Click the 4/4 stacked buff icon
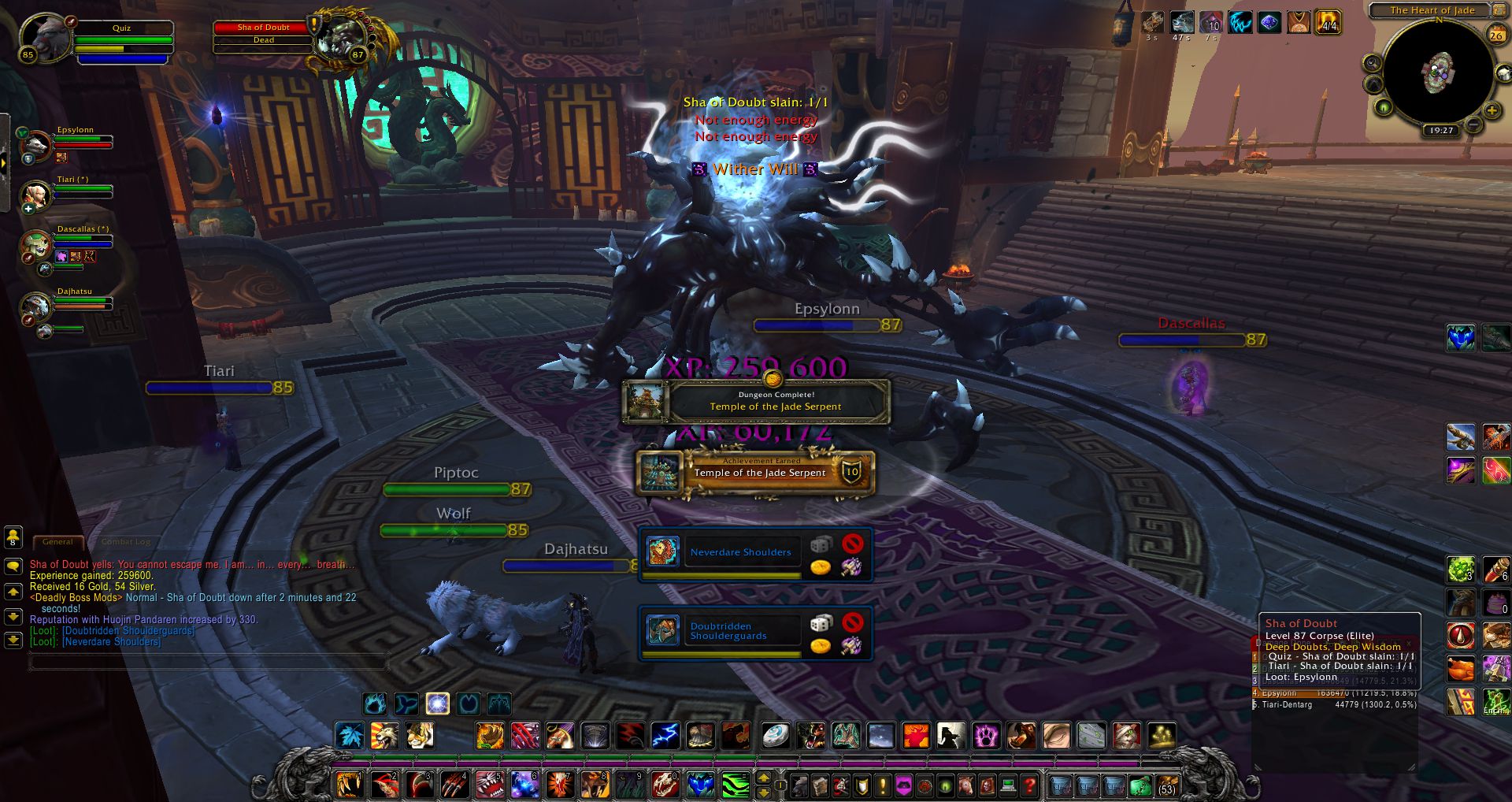This screenshot has height=802, width=1512. click(1329, 22)
